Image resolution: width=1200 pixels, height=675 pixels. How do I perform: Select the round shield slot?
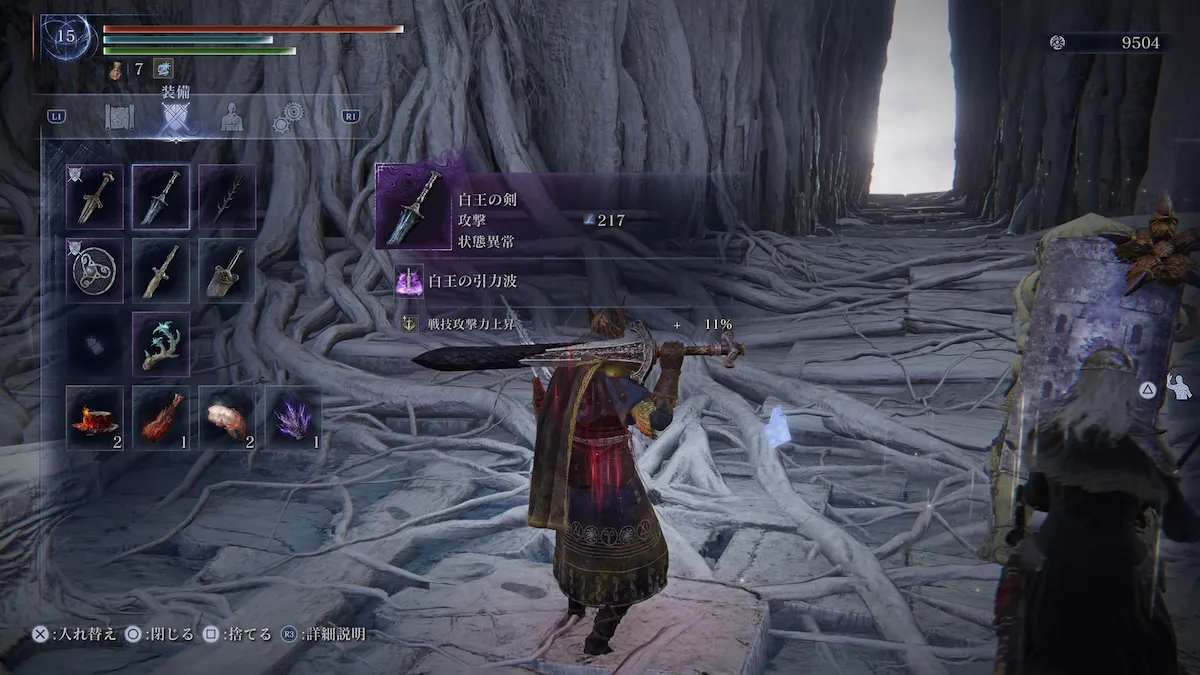[x=95, y=270]
